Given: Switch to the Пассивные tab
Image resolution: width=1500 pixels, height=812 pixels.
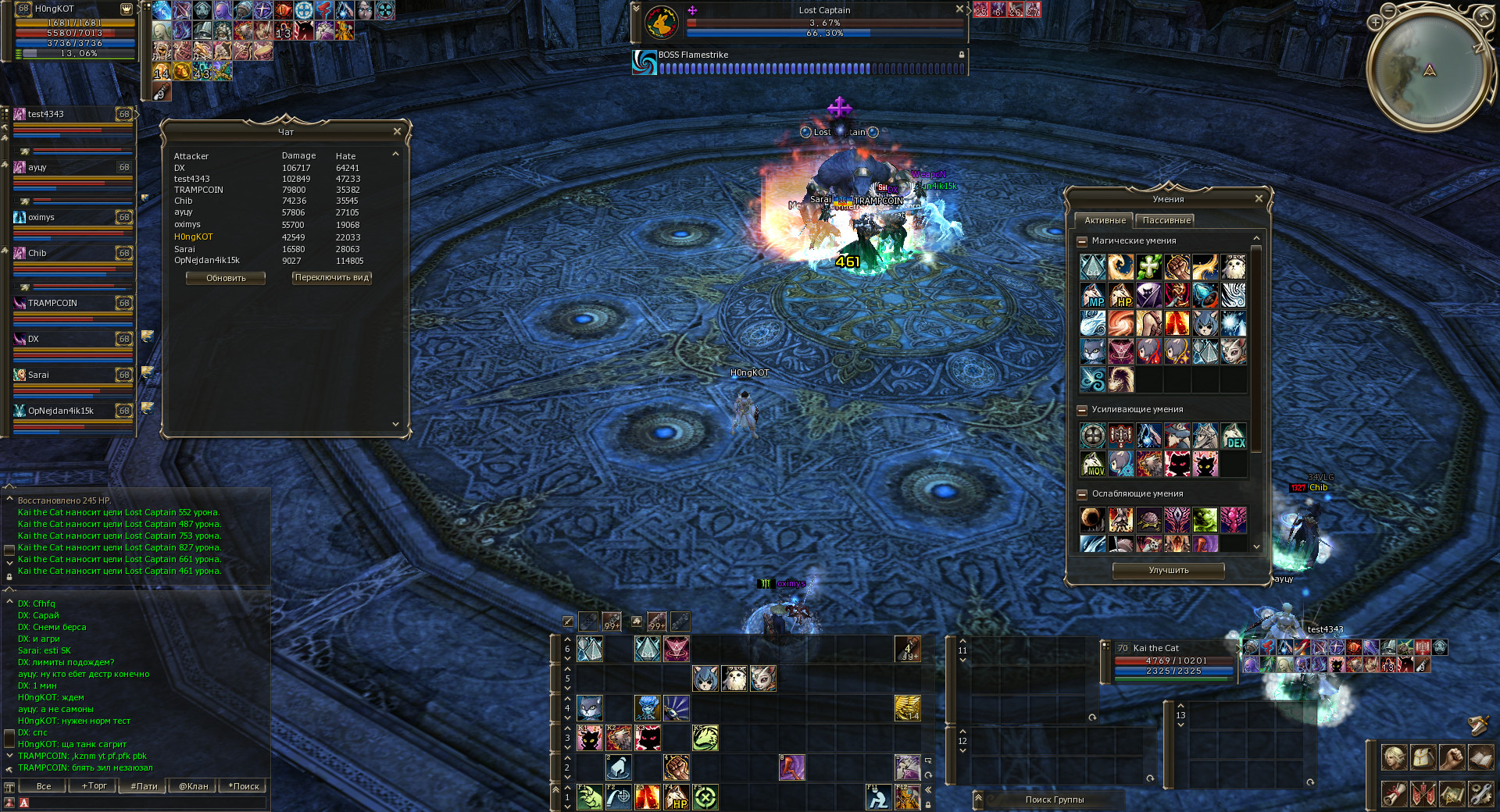Looking at the screenshot, I should pos(1166,220).
